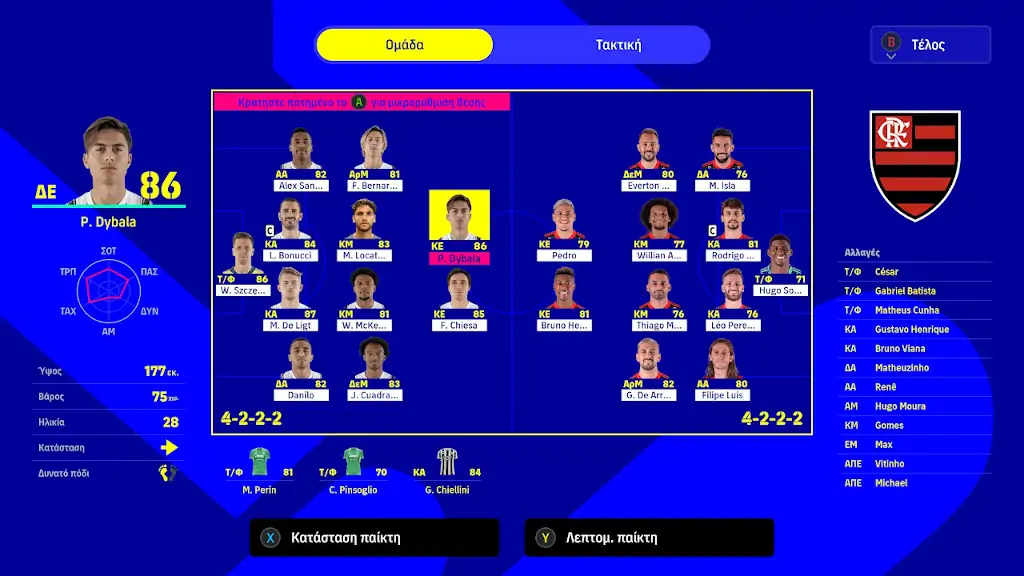Switch to the Τακτική tab
This screenshot has height=576, width=1024.
pyautogui.click(x=618, y=45)
